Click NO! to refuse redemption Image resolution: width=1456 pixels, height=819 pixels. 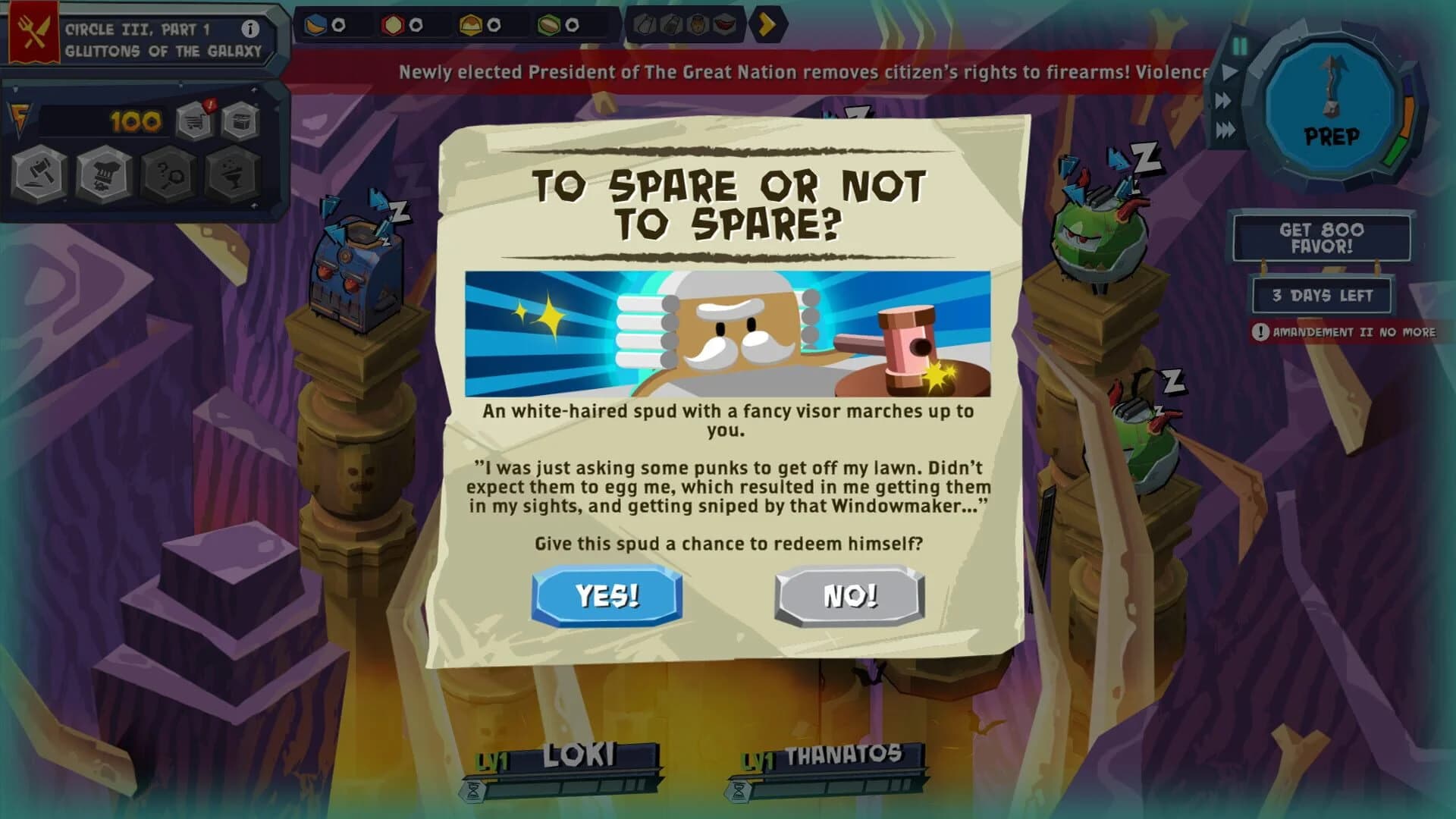pyautogui.click(x=851, y=595)
